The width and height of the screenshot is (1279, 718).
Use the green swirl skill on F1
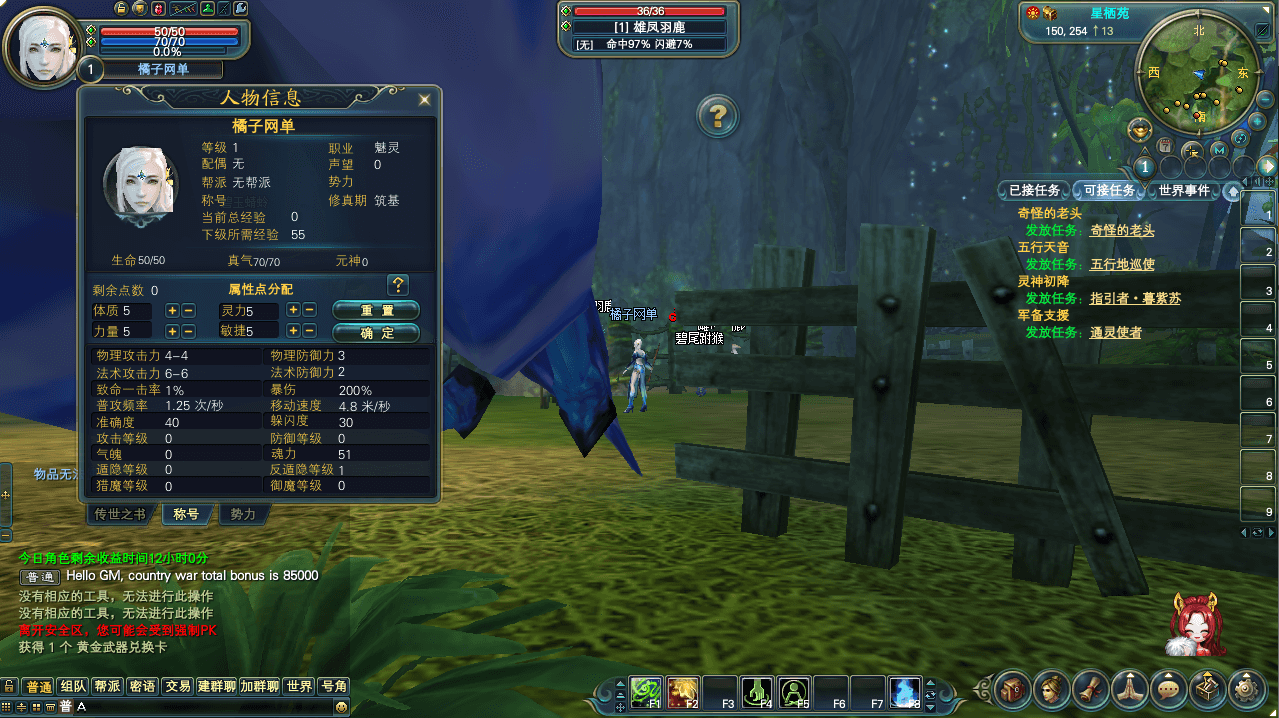[645, 691]
